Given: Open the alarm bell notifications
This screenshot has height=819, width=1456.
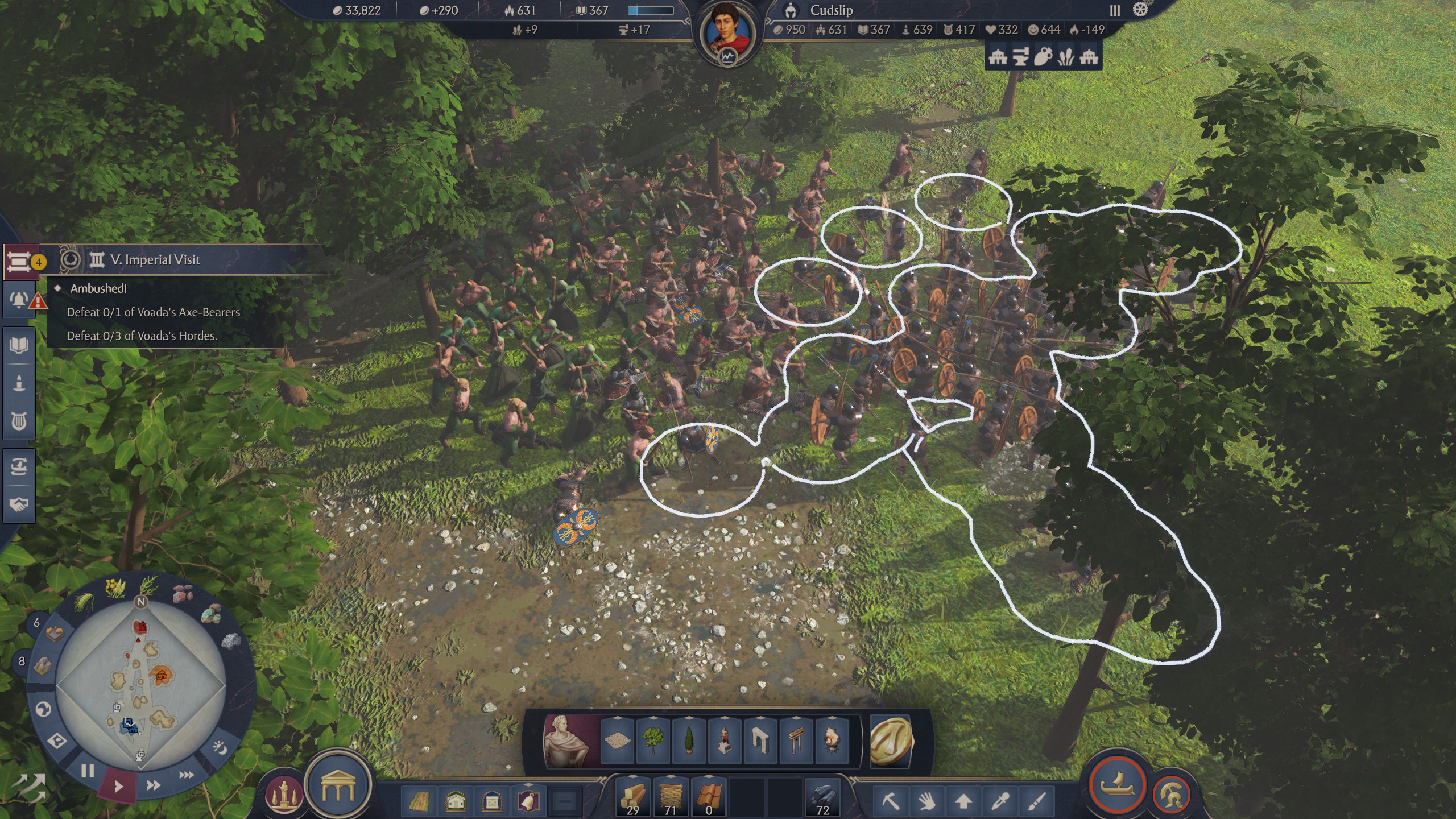Looking at the screenshot, I should click(x=18, y=300).
